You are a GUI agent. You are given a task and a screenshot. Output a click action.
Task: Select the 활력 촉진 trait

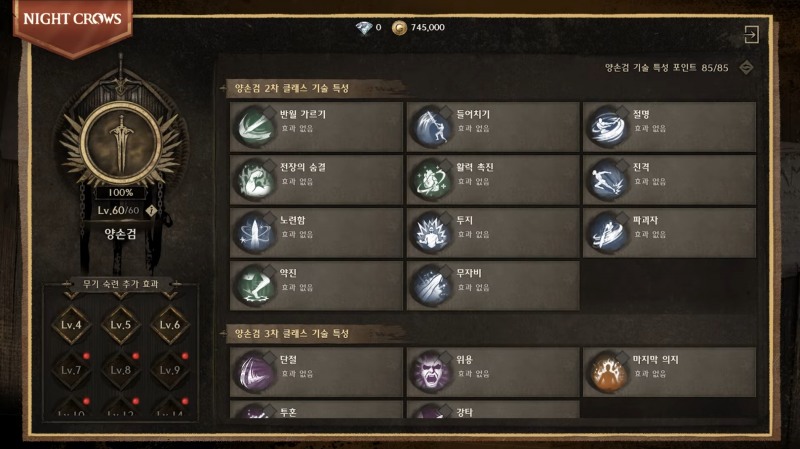[x=492, y=179]
